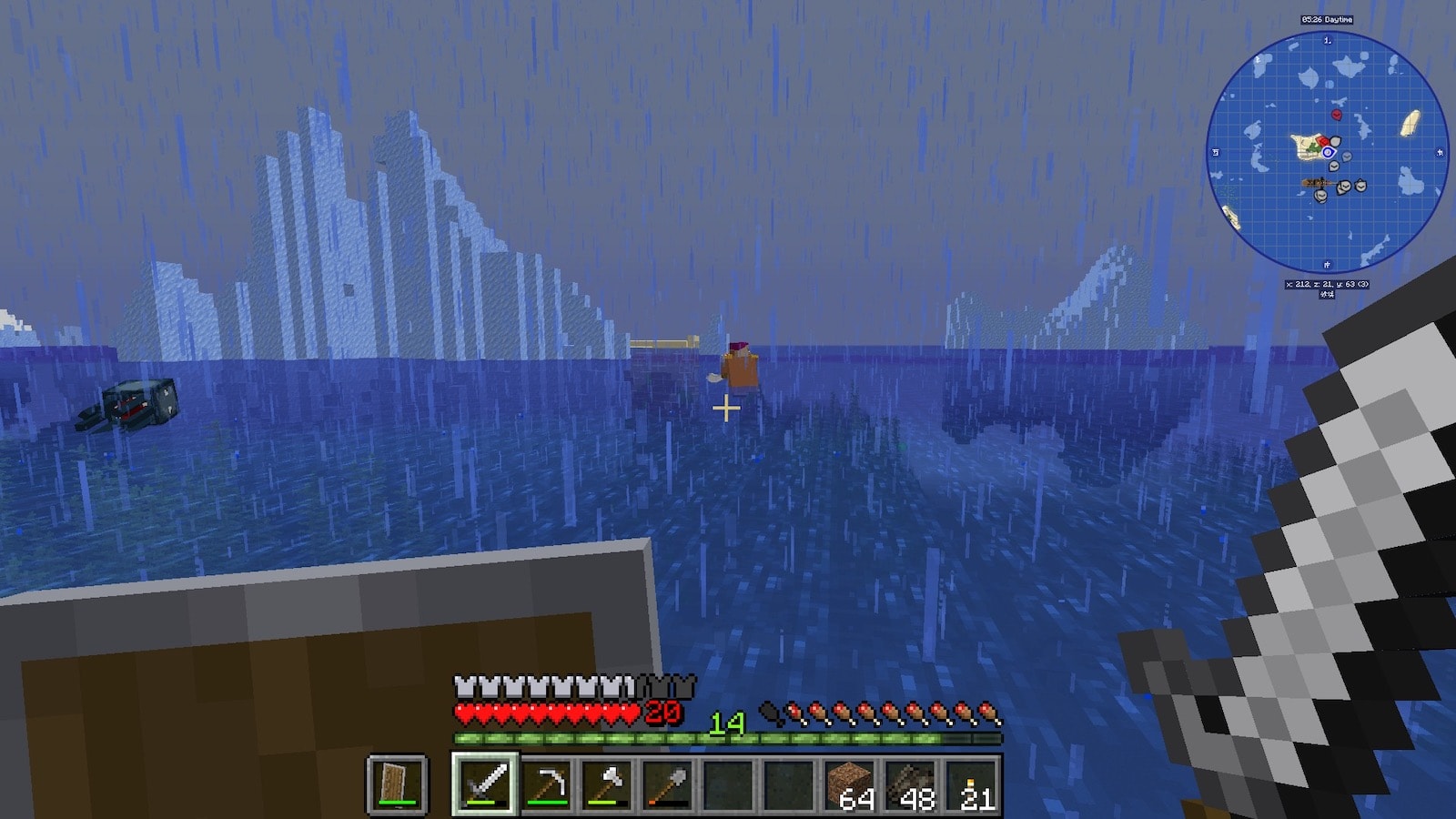Open the circular minimap
The image size is (1456, 819).
[1327, 152]
